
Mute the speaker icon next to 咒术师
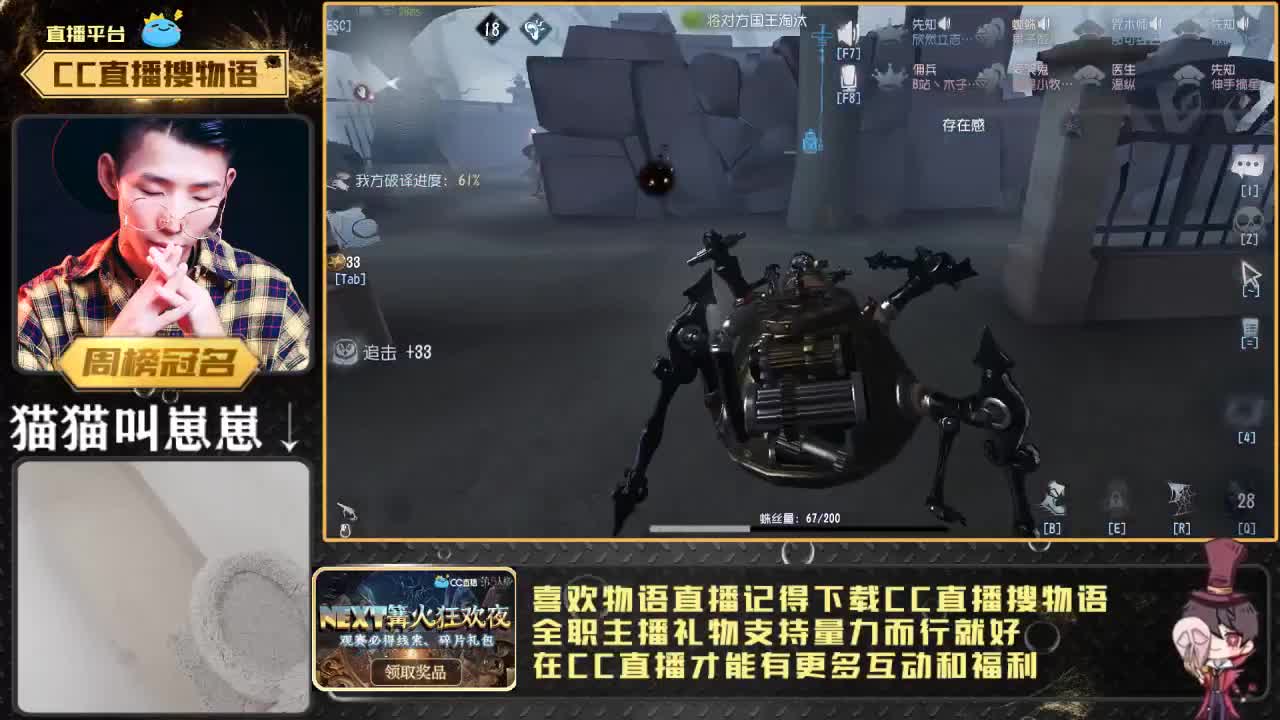tap(1157, 25)
